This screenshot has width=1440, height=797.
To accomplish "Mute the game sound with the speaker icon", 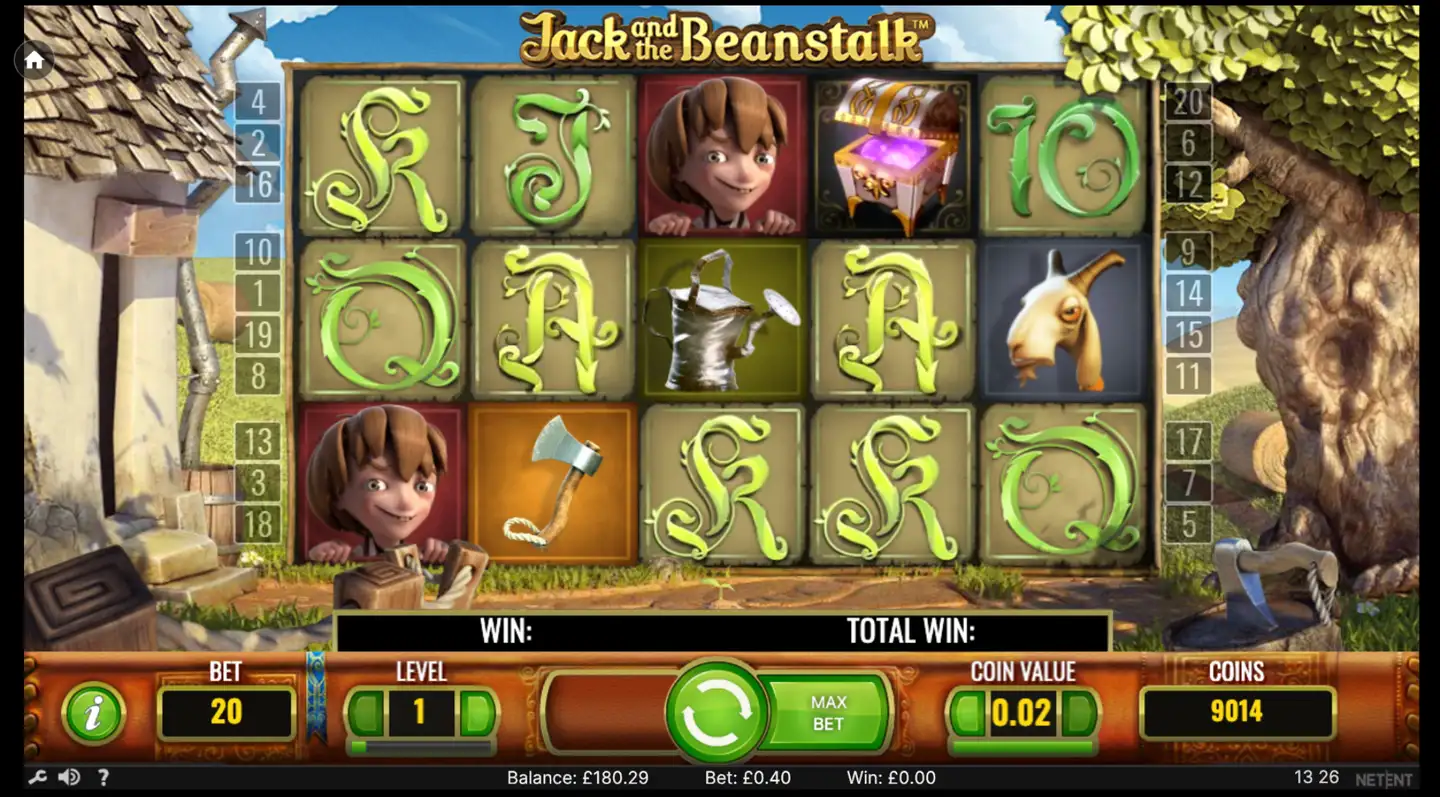I will coord(70,777).
